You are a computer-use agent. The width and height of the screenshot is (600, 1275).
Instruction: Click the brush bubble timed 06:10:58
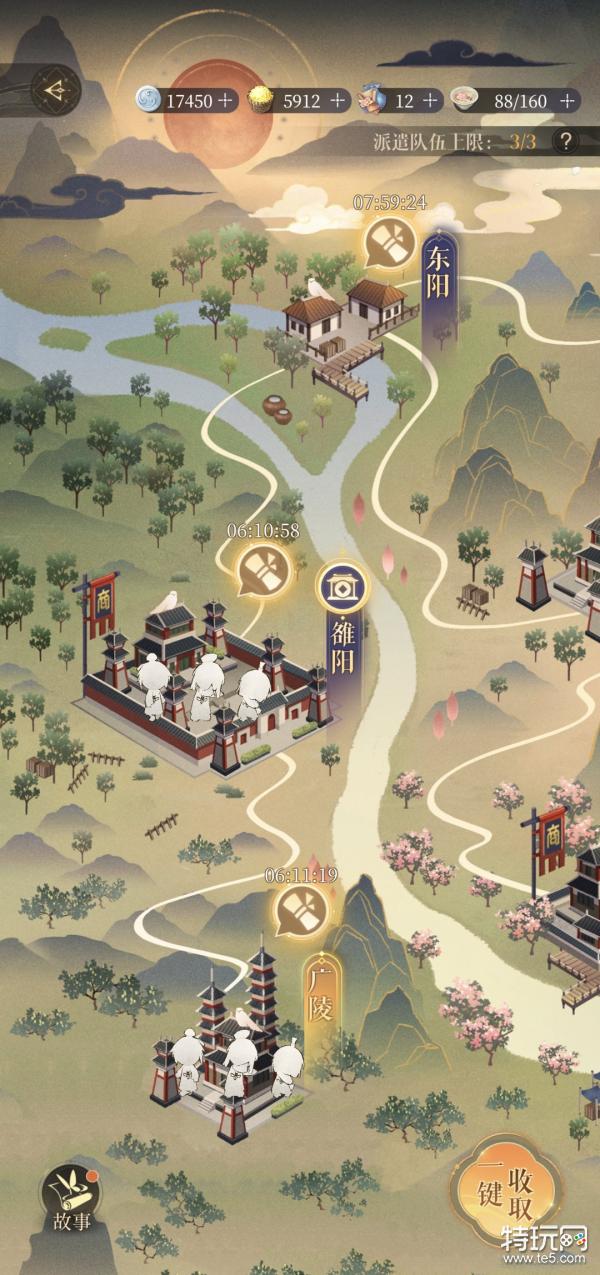[263, 568]
